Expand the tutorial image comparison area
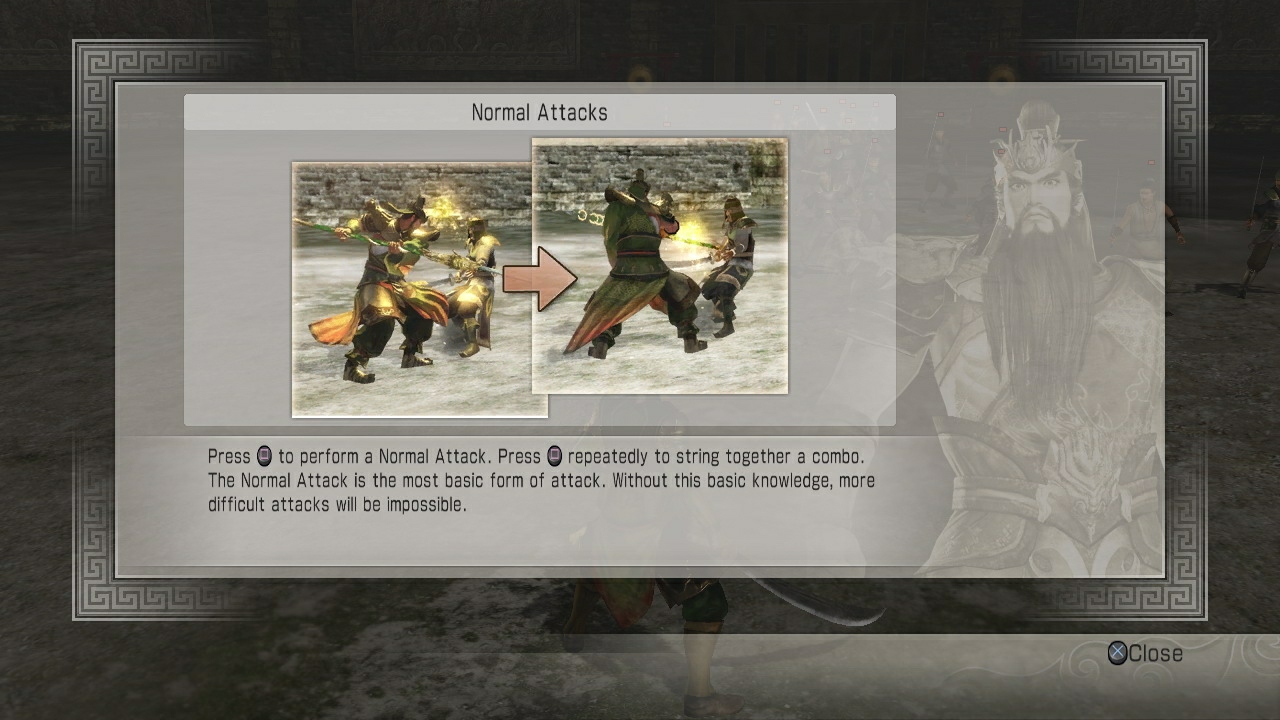The image size is (1280, 720). point(540,275)
